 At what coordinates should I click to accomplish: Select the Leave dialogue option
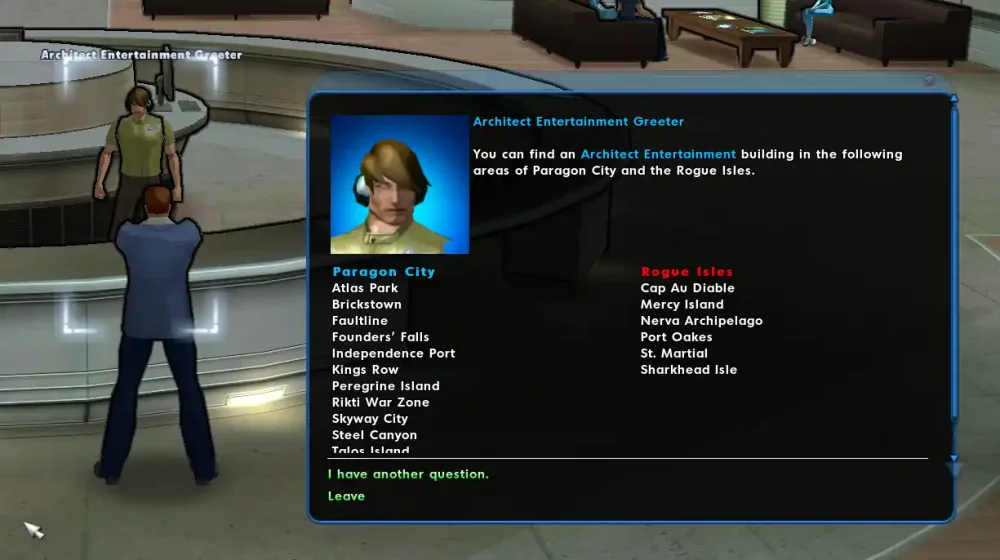pyautogui.click(x=346, y=496)
